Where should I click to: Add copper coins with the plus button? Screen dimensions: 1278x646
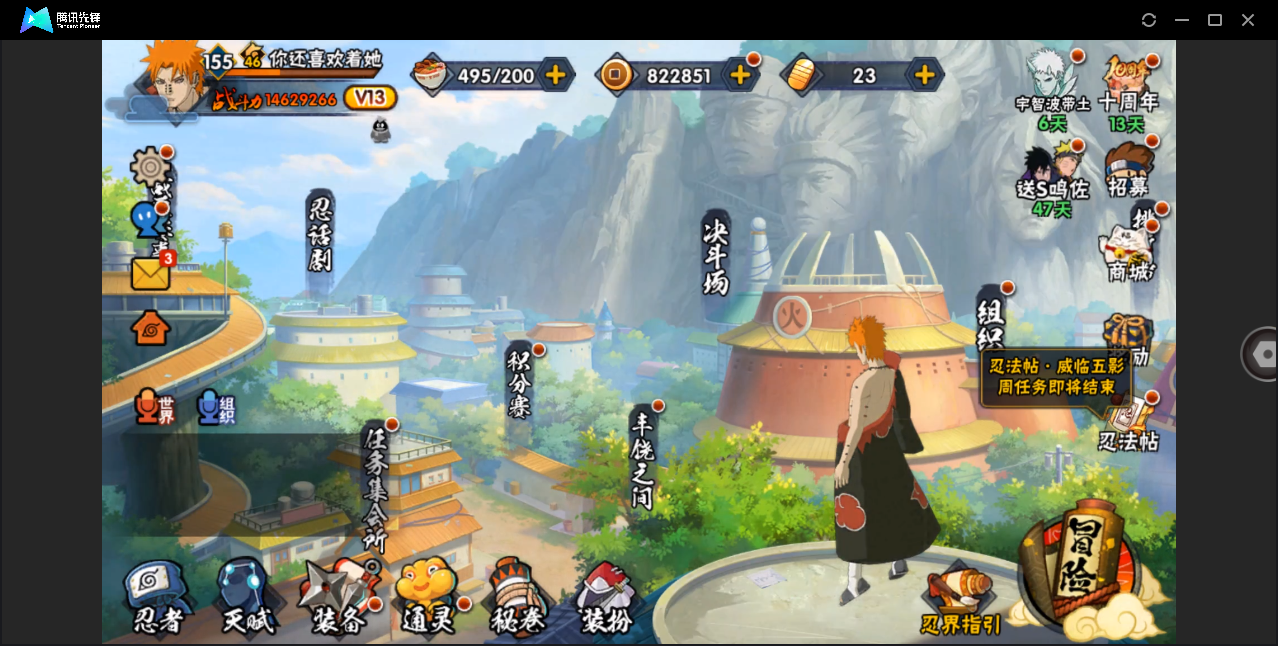coord(740,75)
